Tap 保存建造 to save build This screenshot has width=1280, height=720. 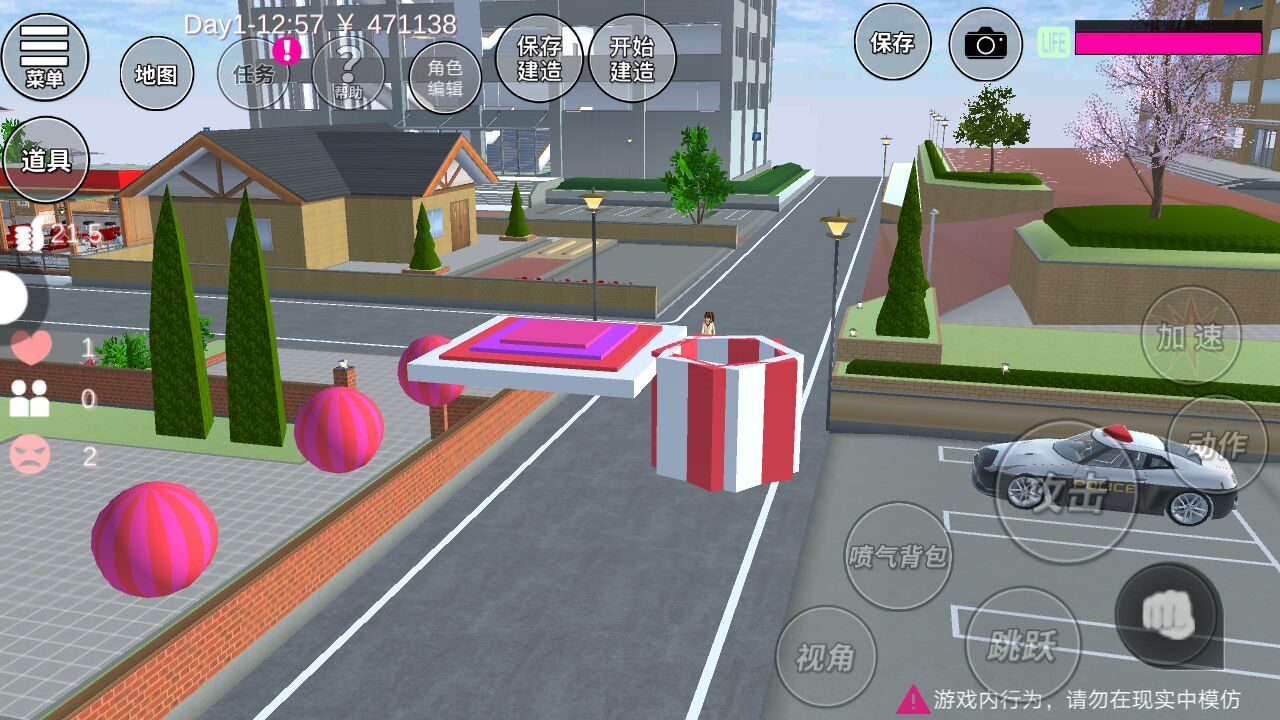(539, 58)
